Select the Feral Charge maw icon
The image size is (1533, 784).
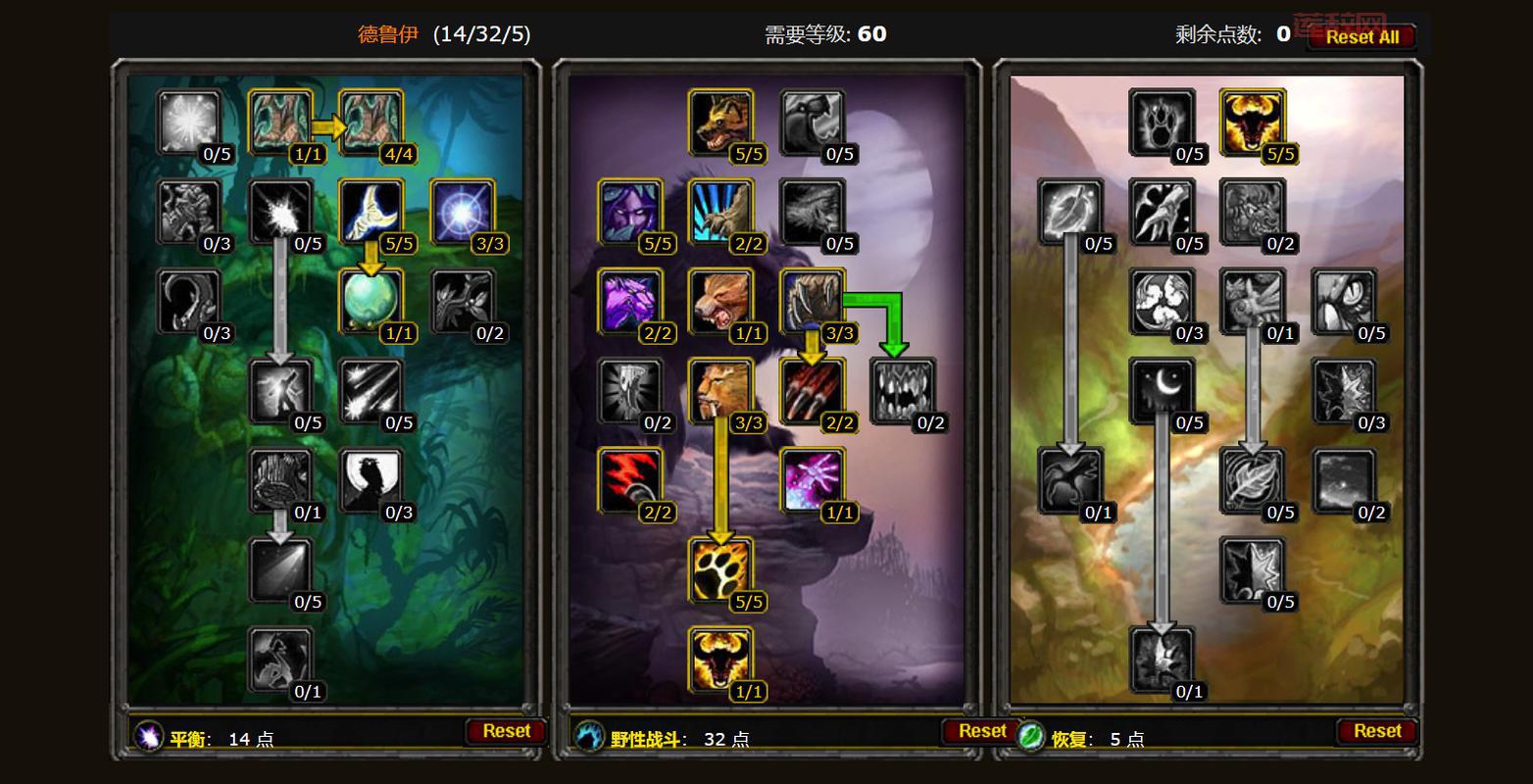point(903,390)
